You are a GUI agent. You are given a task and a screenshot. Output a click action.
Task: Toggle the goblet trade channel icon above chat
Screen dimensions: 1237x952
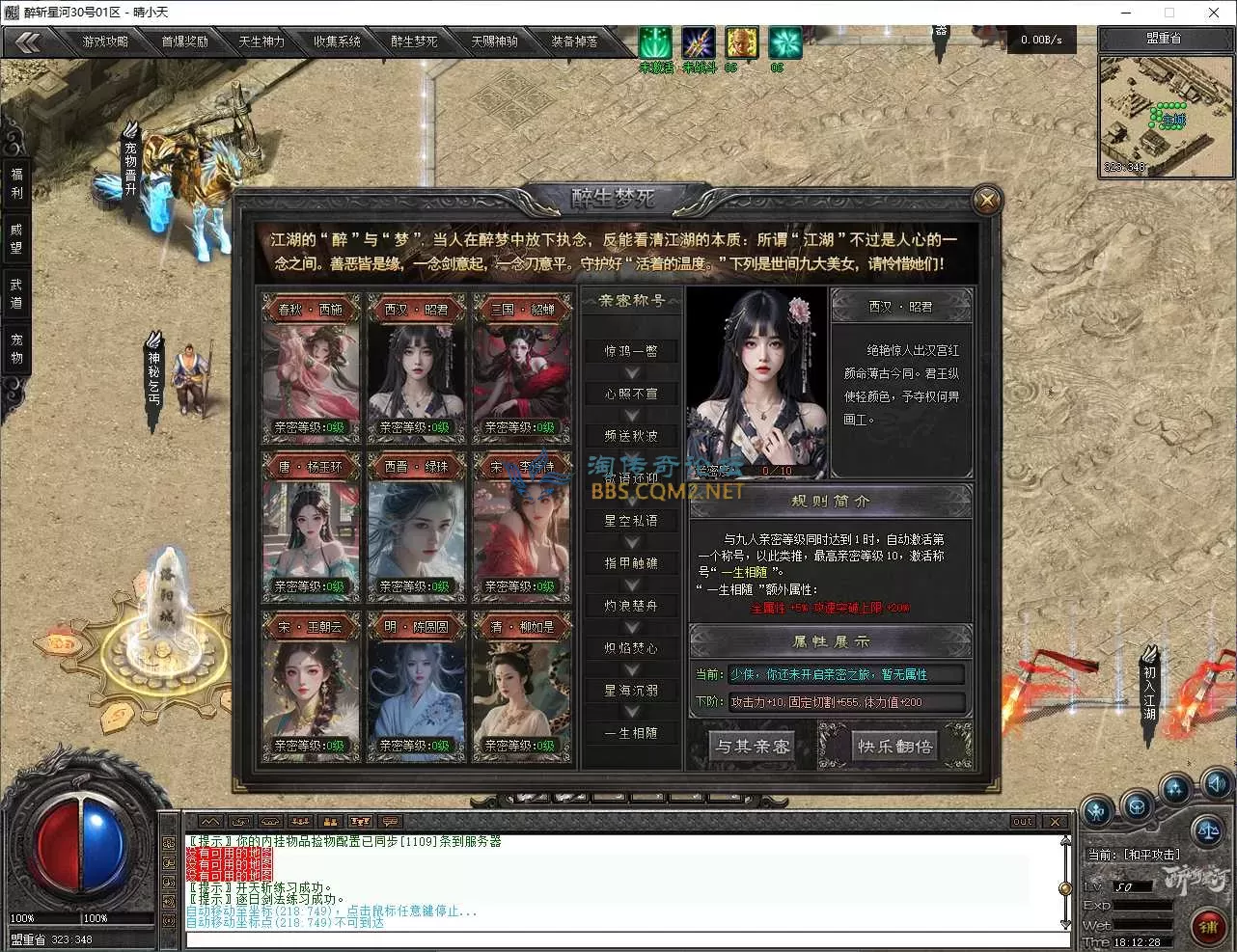click(x=361, y=821)
